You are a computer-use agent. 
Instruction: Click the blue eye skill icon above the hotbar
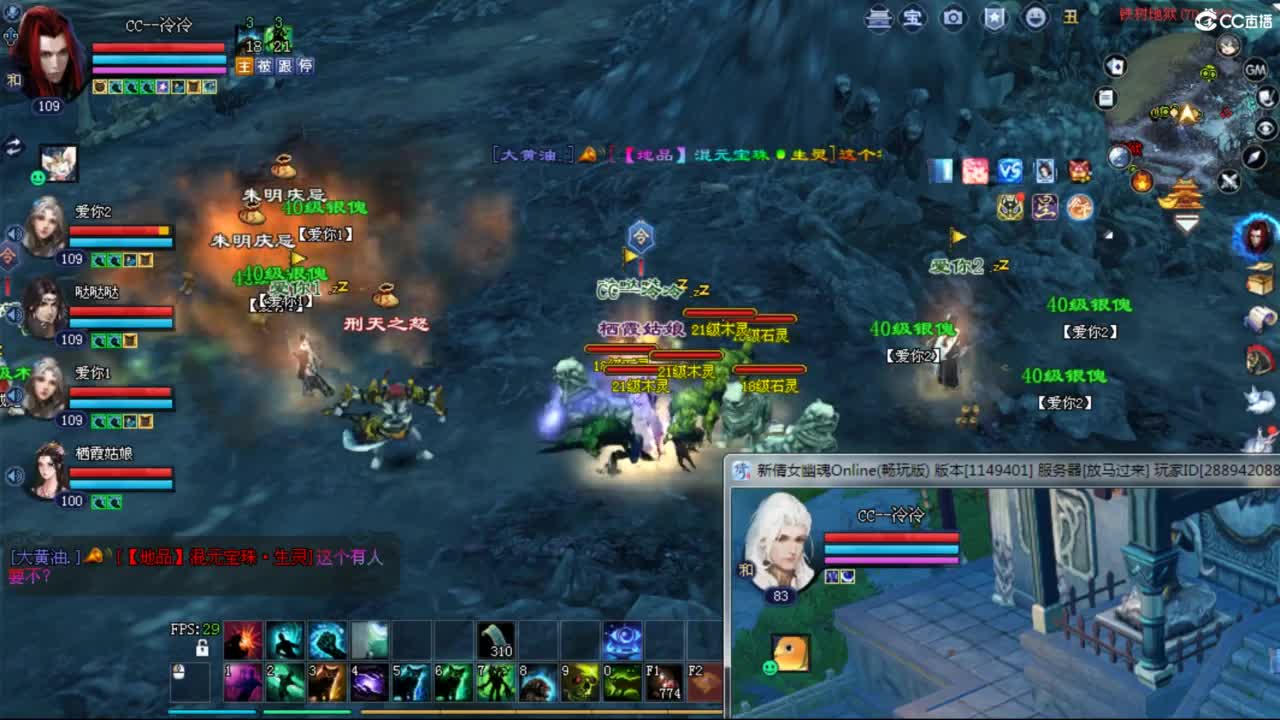point(623,641)
